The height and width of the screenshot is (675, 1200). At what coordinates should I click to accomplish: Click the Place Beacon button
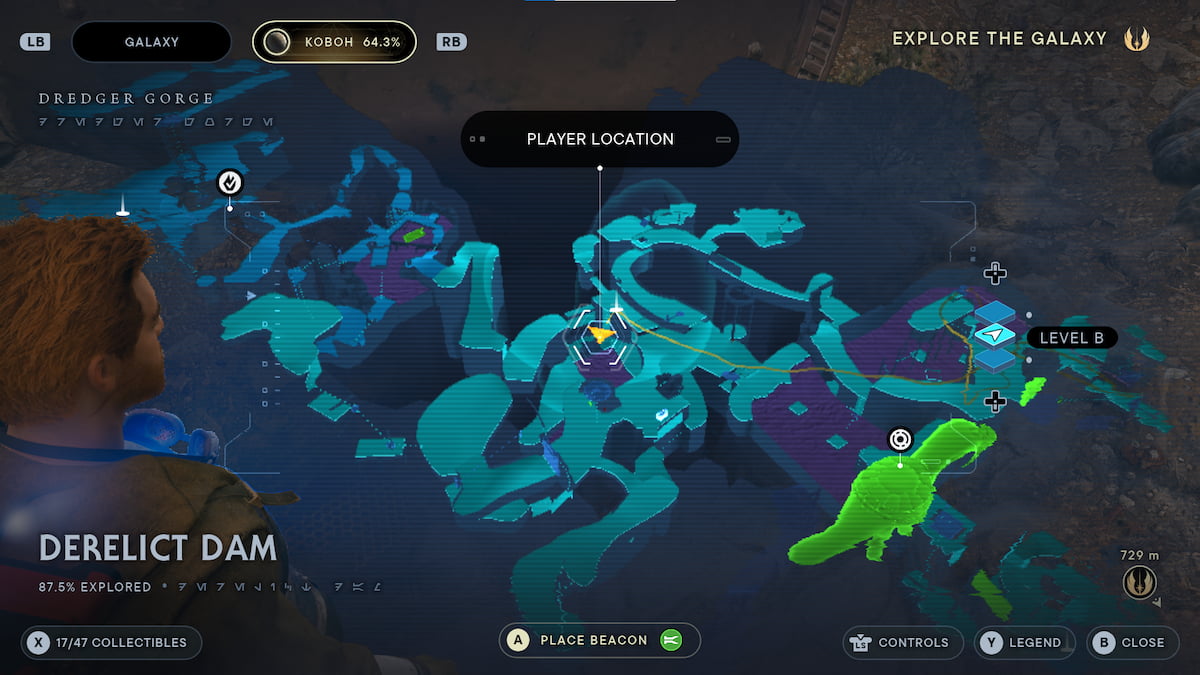tap(600, 641)
